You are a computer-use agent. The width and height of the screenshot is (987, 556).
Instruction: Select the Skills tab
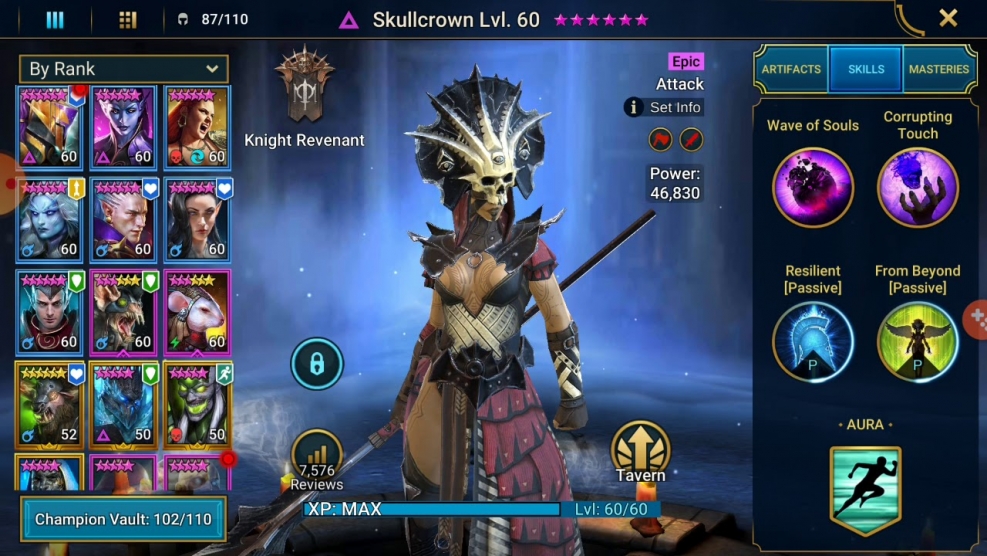866,69
